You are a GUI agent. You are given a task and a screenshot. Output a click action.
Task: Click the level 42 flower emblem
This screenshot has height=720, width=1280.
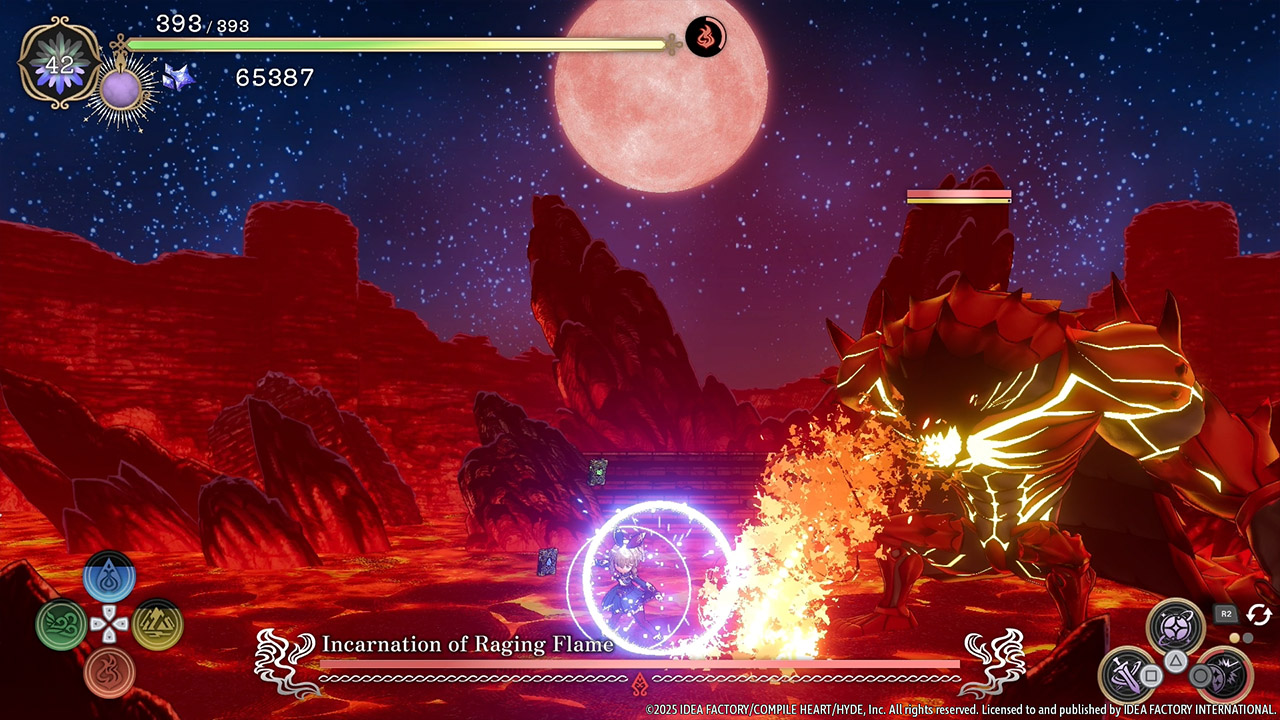point(60,63)
